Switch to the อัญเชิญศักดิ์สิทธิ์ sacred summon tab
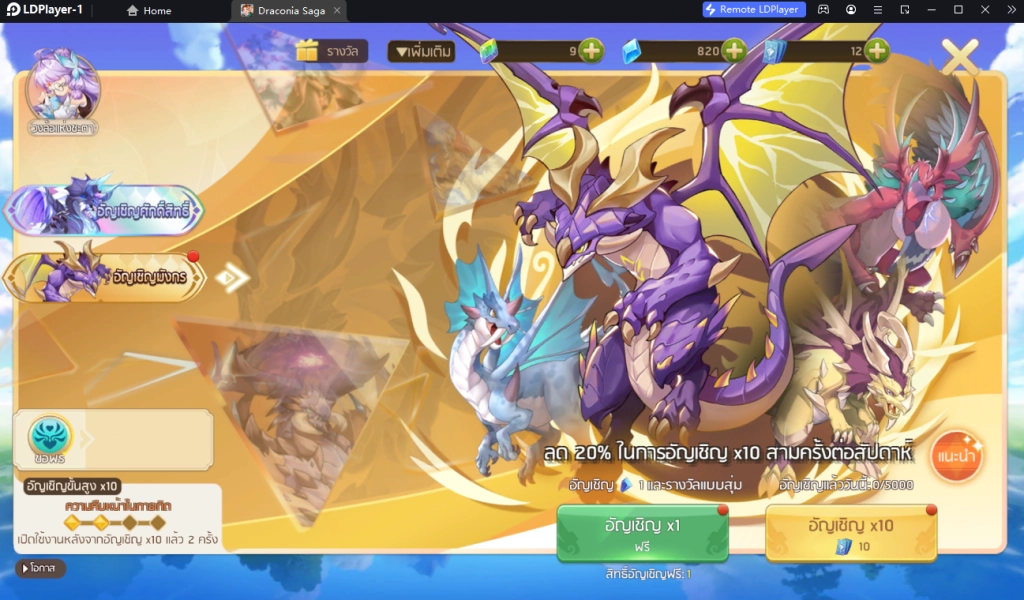1024x600 pixels. pos(105,210)
